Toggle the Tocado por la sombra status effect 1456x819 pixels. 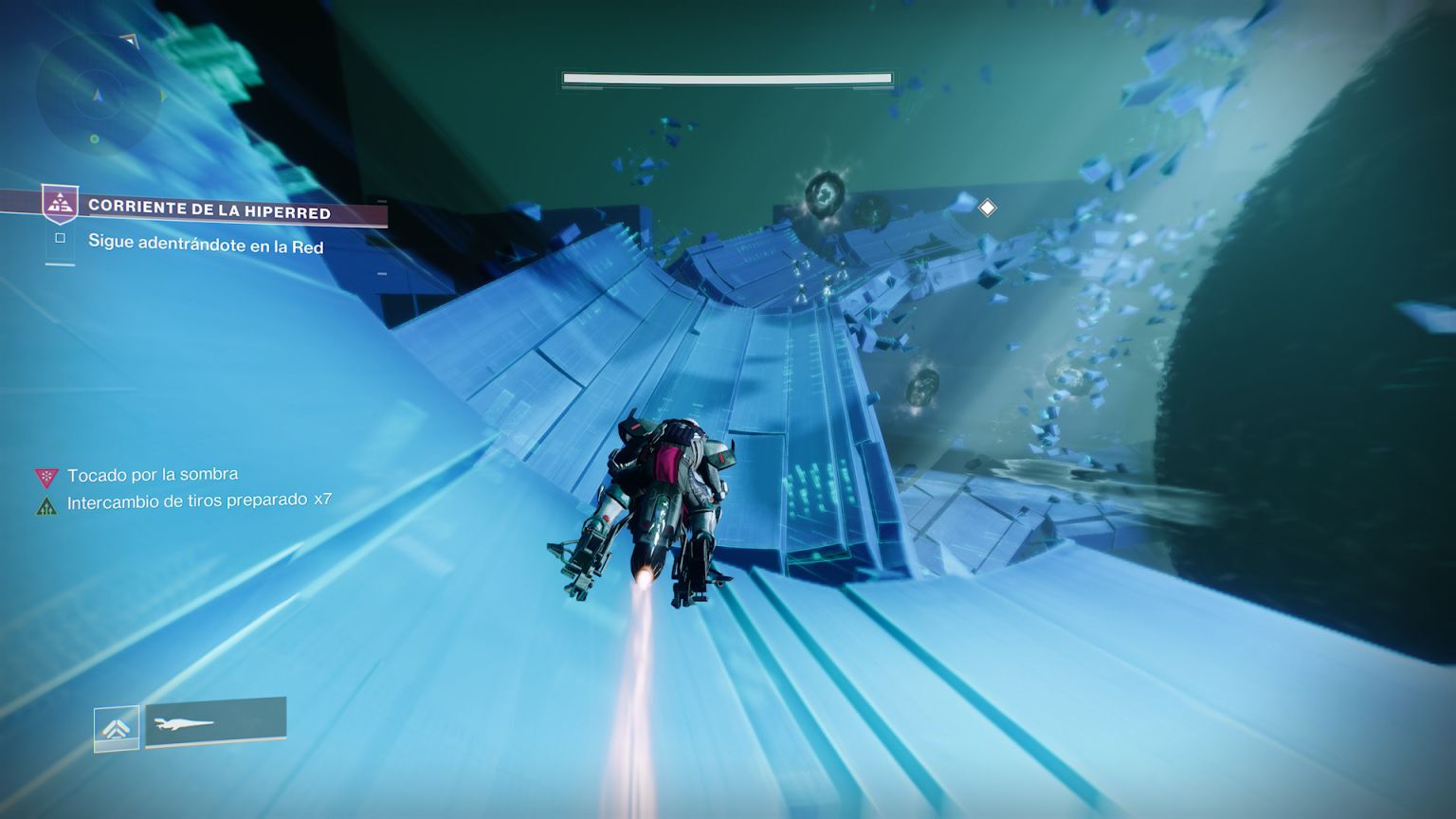pyautogui.click(x=150, y=473)
